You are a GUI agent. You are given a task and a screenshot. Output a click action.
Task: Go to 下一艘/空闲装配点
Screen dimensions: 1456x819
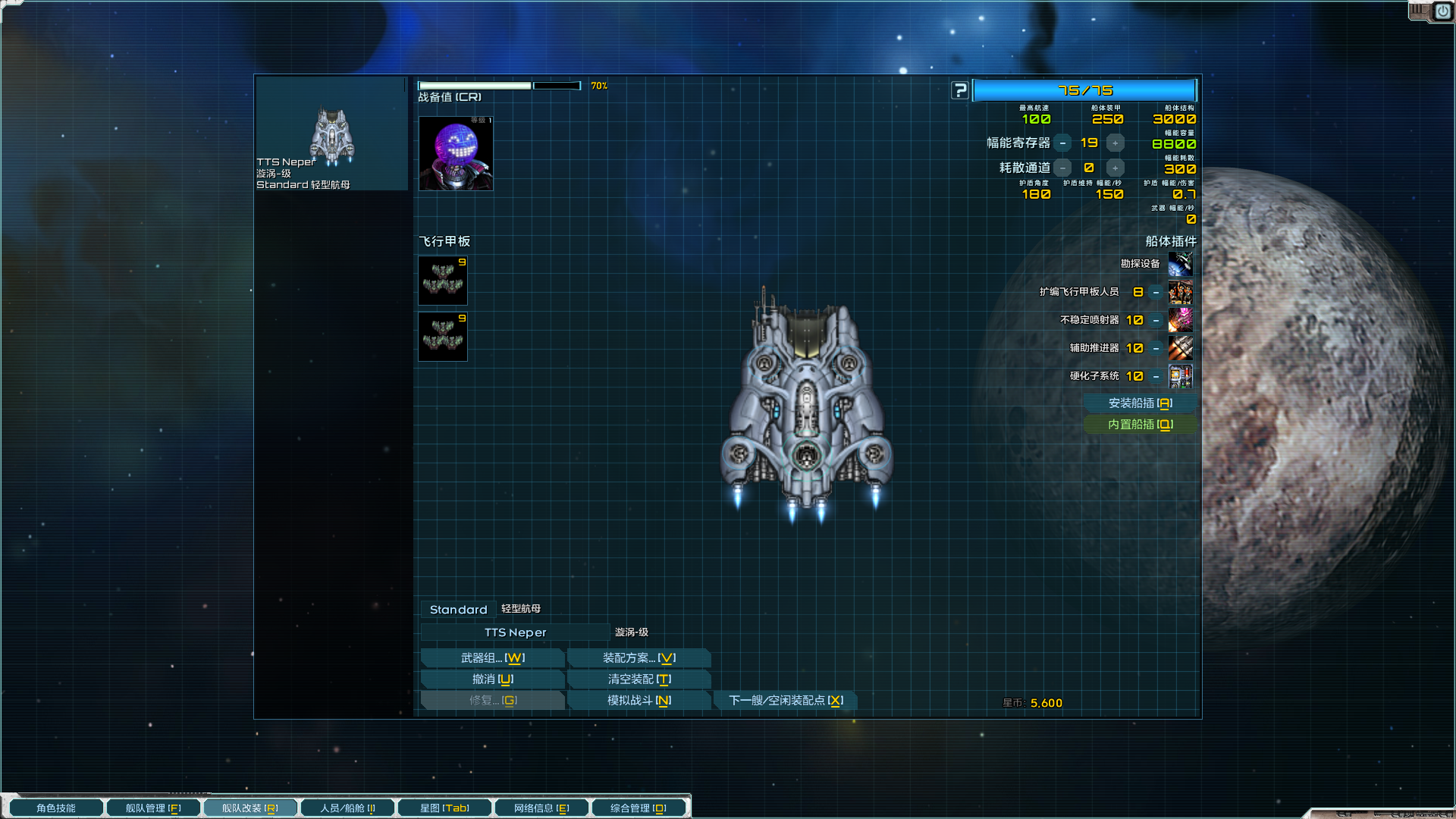[786, 701]
